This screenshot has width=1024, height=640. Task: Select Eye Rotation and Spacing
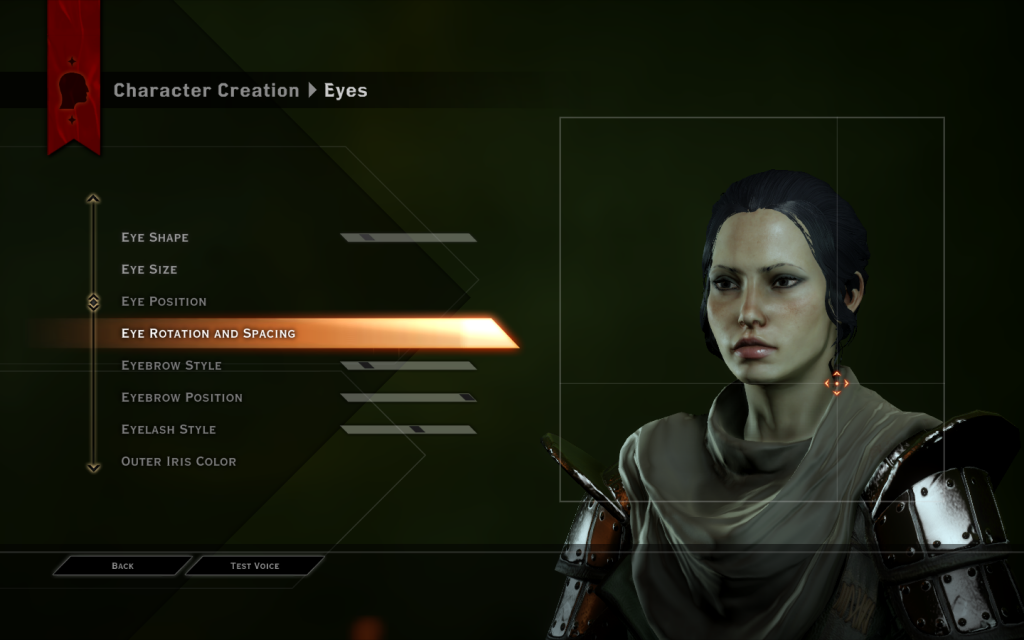click(x=208, y=334)
